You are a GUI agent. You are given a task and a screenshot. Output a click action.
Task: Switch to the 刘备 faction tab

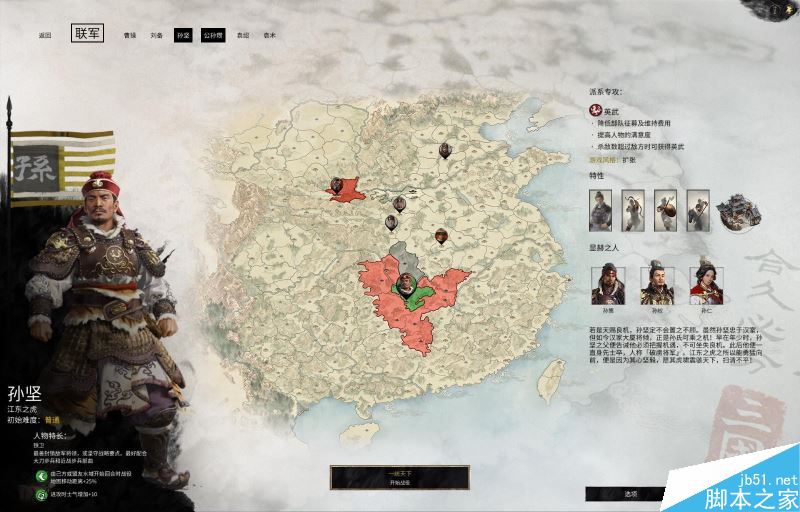(x=156, y=35)
